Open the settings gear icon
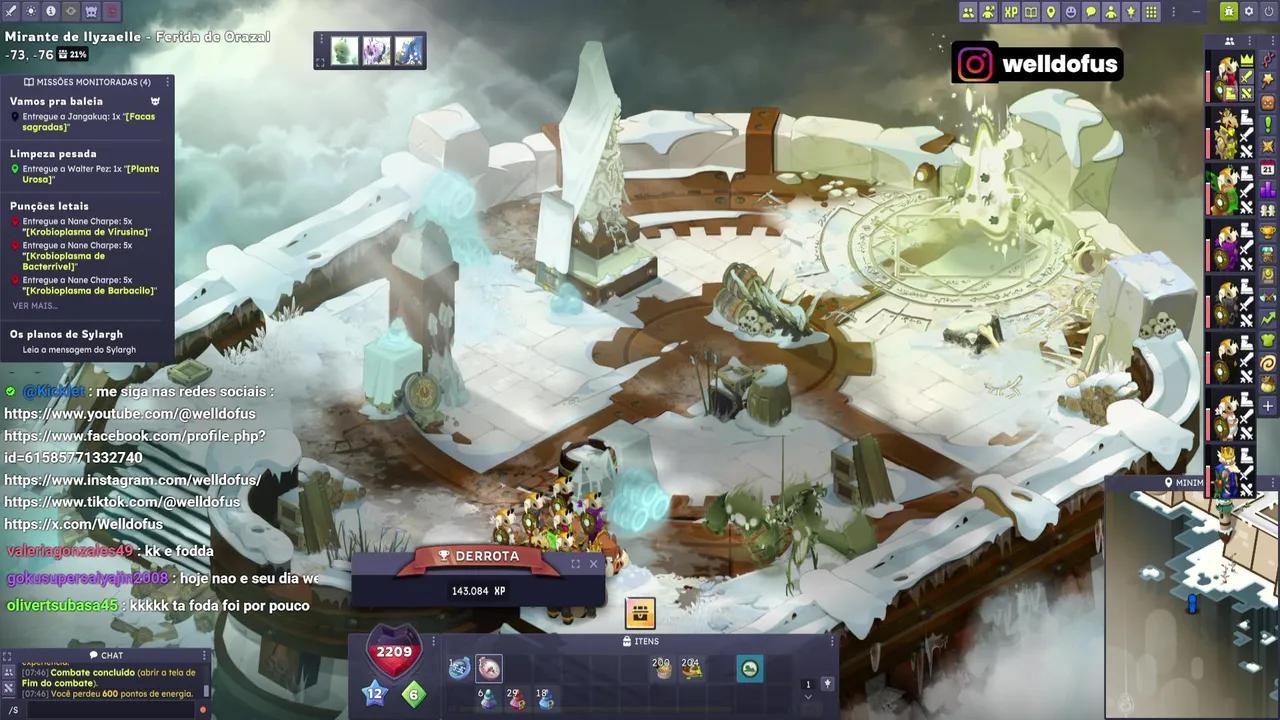The width and height of the screenshot is (1280, 720). (1249, 12)
